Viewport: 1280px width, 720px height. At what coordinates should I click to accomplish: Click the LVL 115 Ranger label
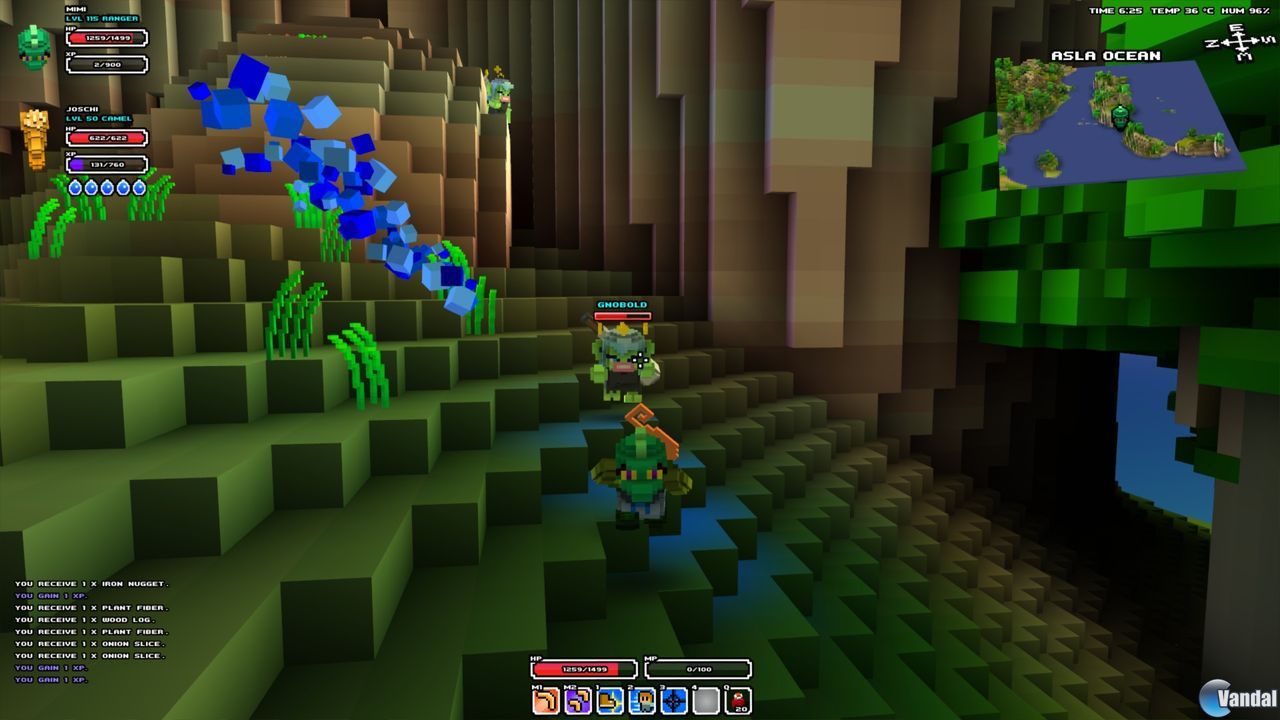tap(103, 17)
